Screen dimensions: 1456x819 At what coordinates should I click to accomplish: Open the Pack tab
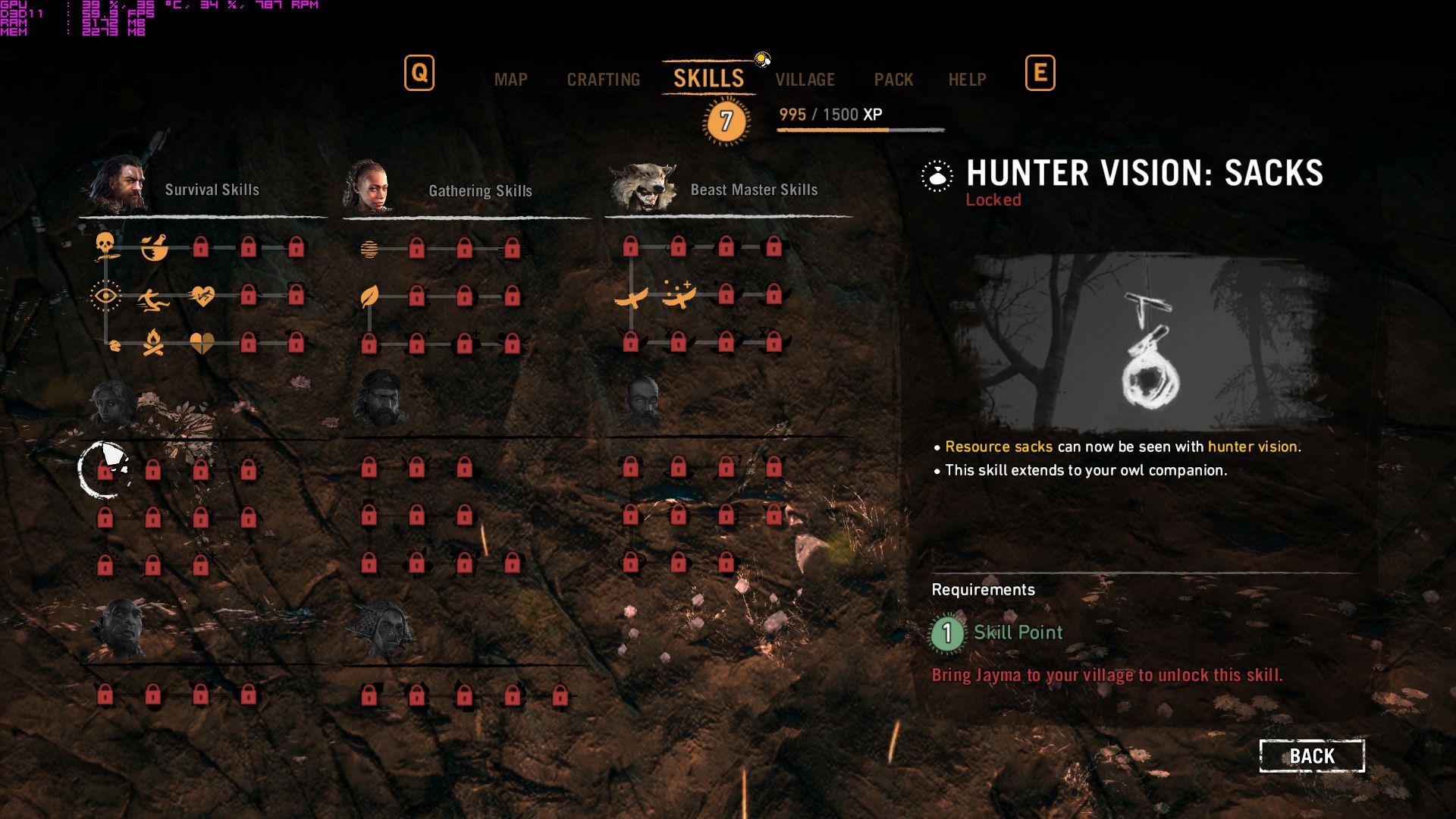point(893,80)
